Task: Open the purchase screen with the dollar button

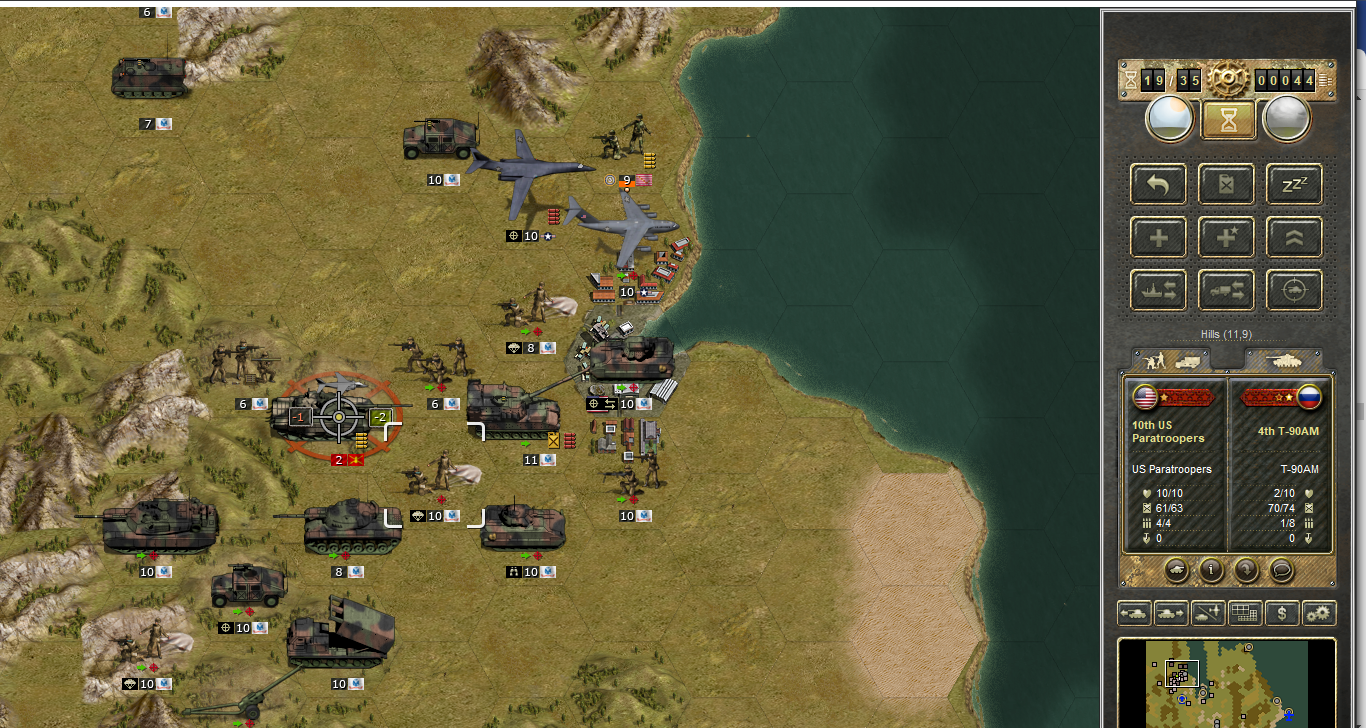Action: (1283, 613)
